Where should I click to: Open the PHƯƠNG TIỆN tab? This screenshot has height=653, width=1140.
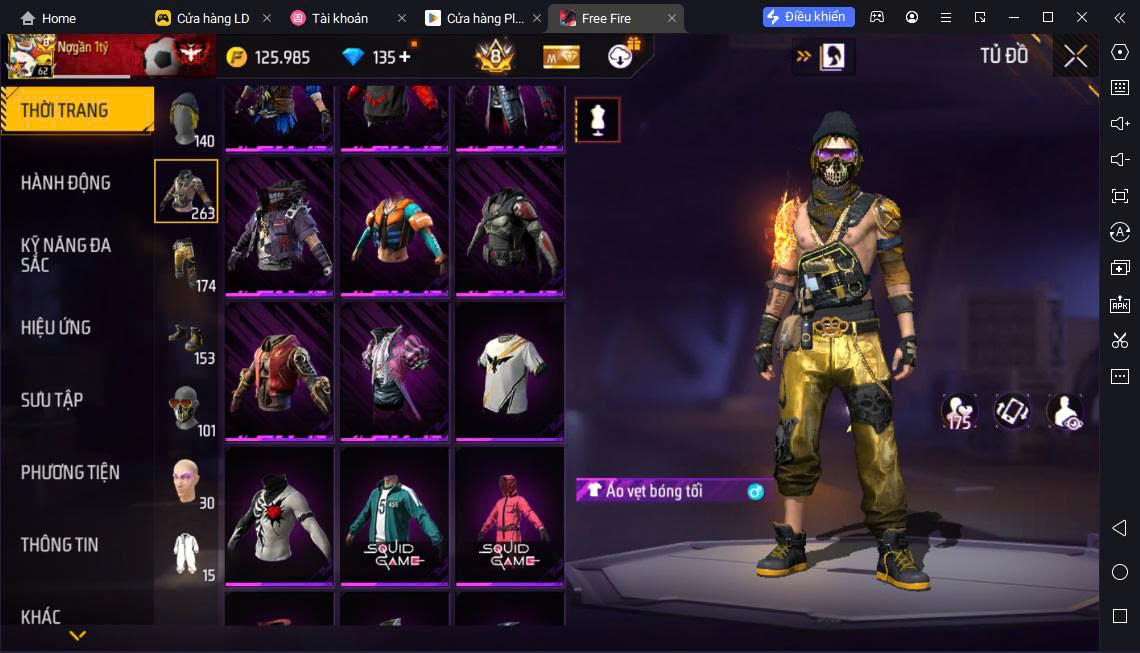tap(70, 472)
